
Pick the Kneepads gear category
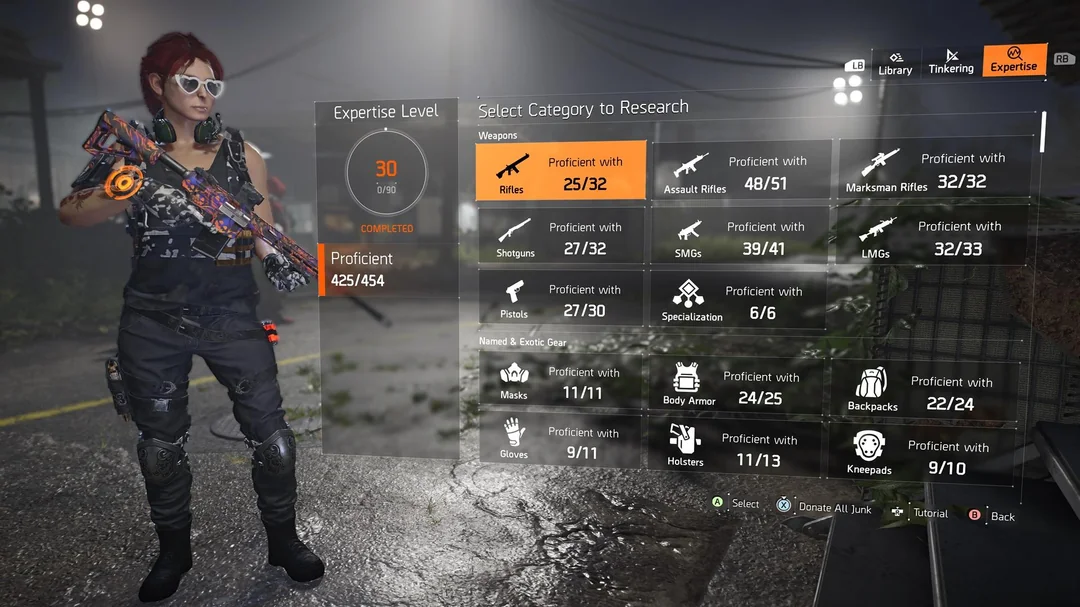click(920, 455)
